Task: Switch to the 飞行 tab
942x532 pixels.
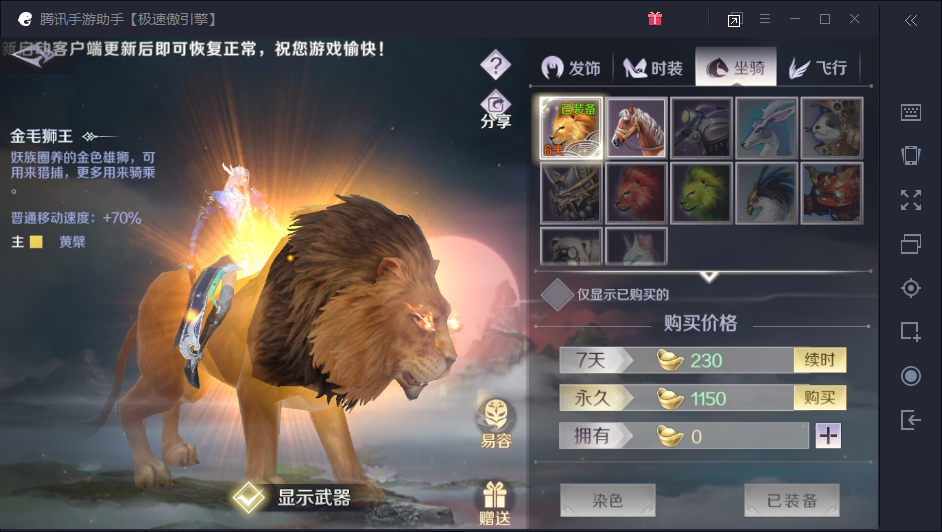Action: click(819, 67)
